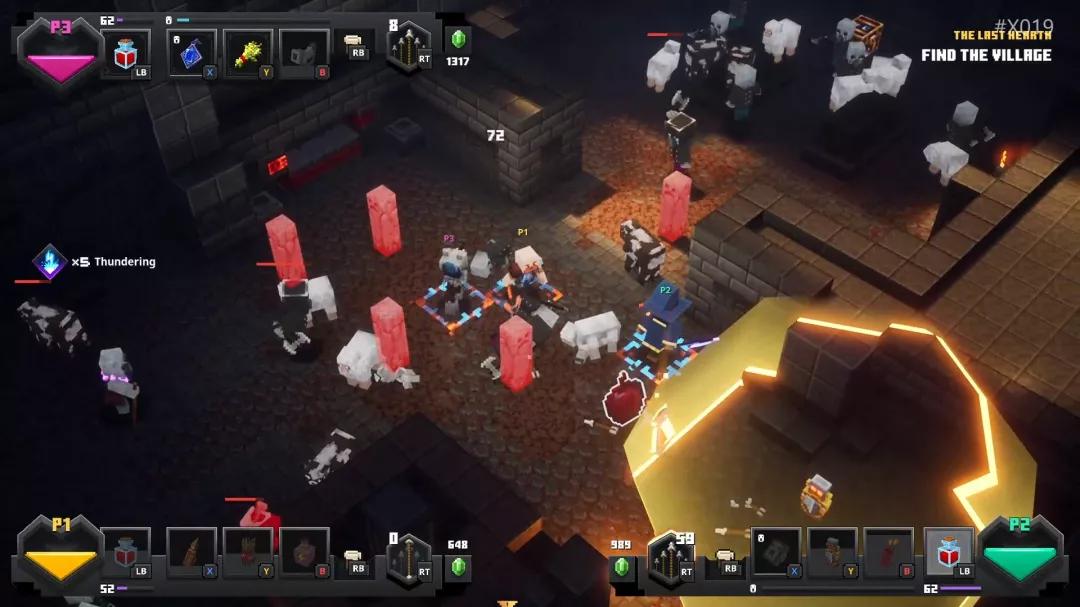Open the Find the Village objective tracker

coord(986,55)
